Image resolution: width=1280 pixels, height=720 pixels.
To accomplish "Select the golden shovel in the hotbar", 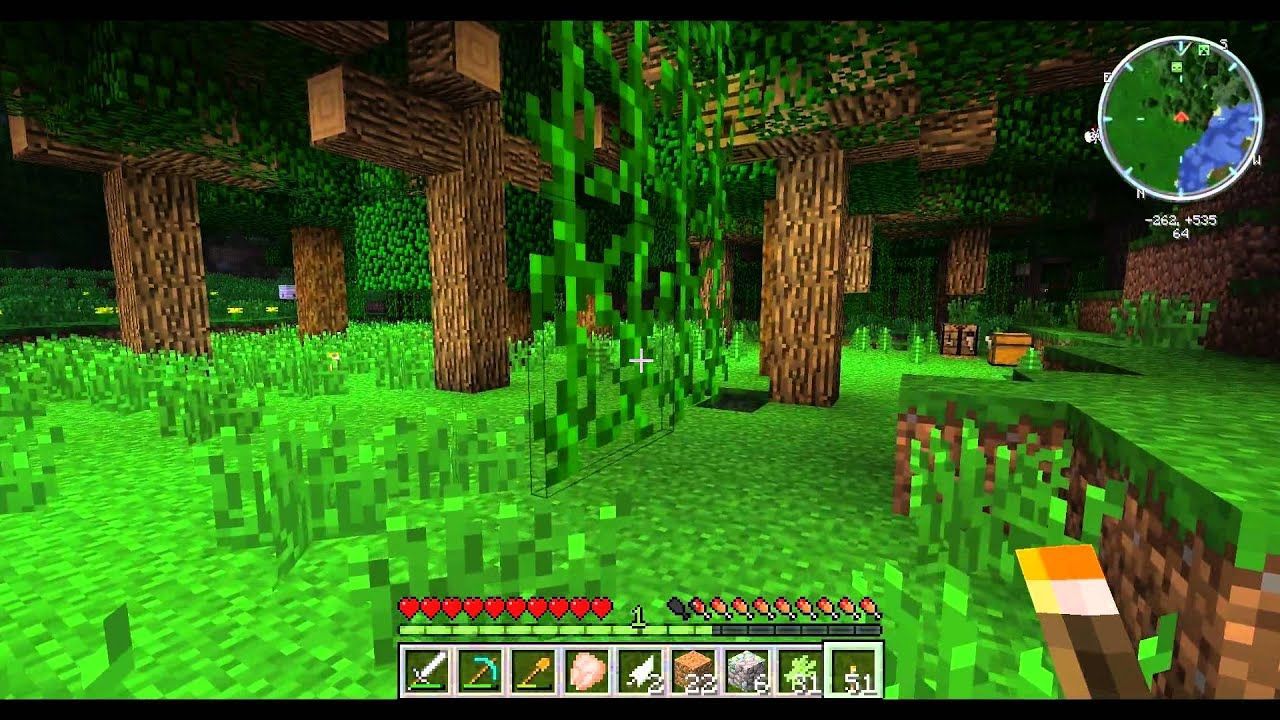I will [535, 670].
